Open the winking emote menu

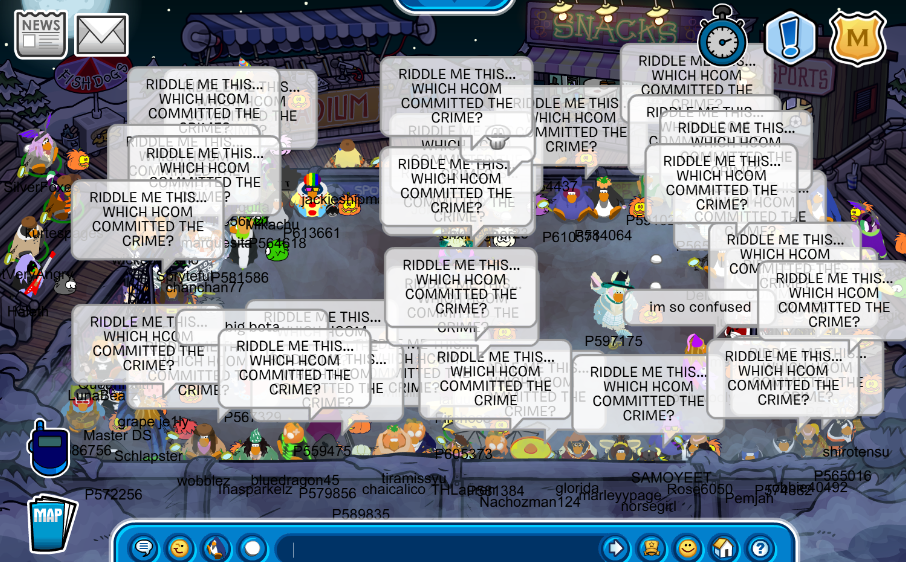[180, 548]
